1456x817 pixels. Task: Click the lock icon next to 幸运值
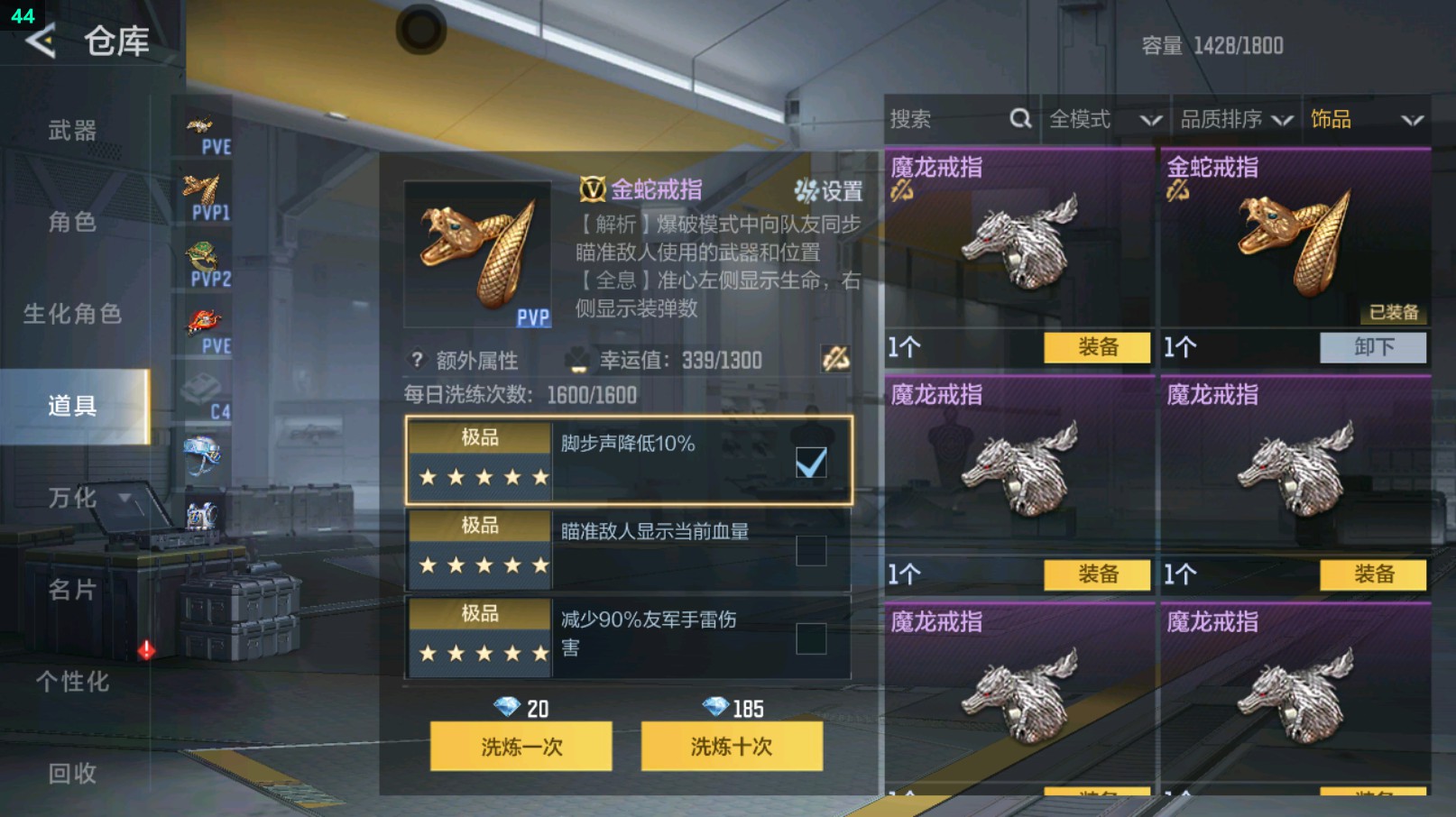(x=837, y=360)
